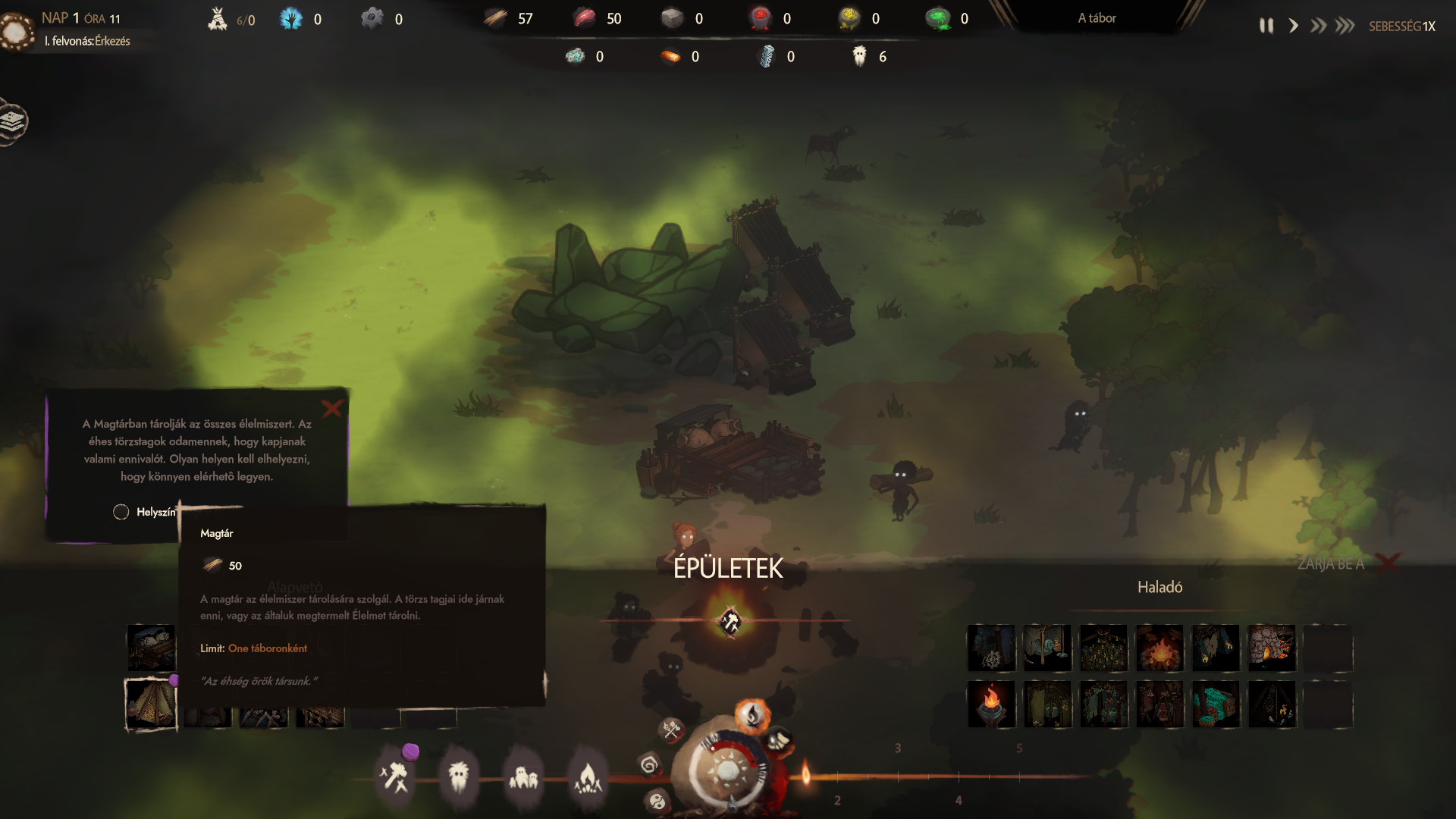Select the spiral icon beside the day dial
Image resolution: width=1456 pixels, height=819 pixels.
pos(649,764)
